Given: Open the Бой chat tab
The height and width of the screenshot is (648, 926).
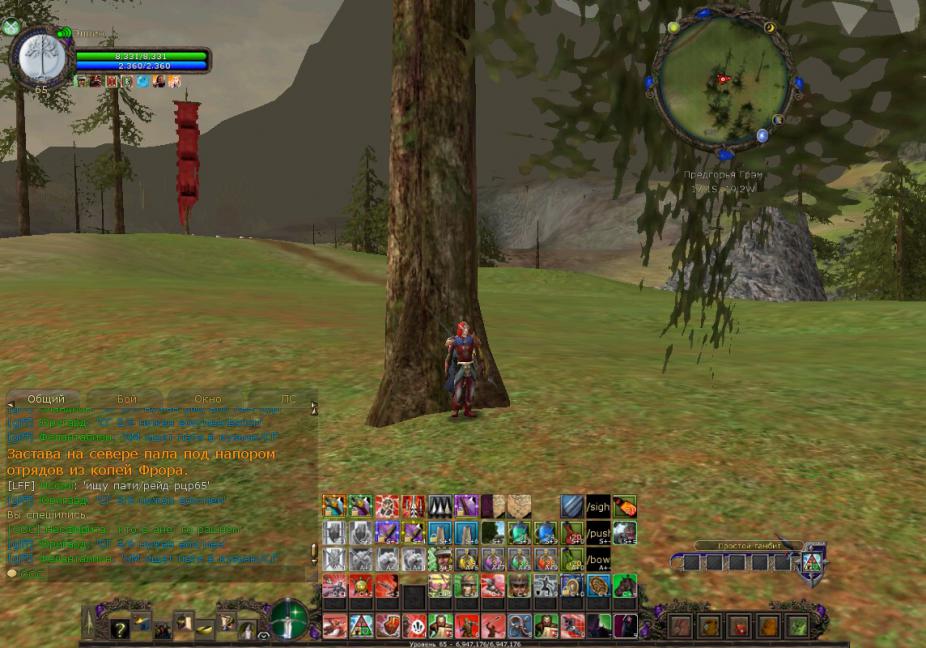Looking at the screenshot, I should pos(127,398).
